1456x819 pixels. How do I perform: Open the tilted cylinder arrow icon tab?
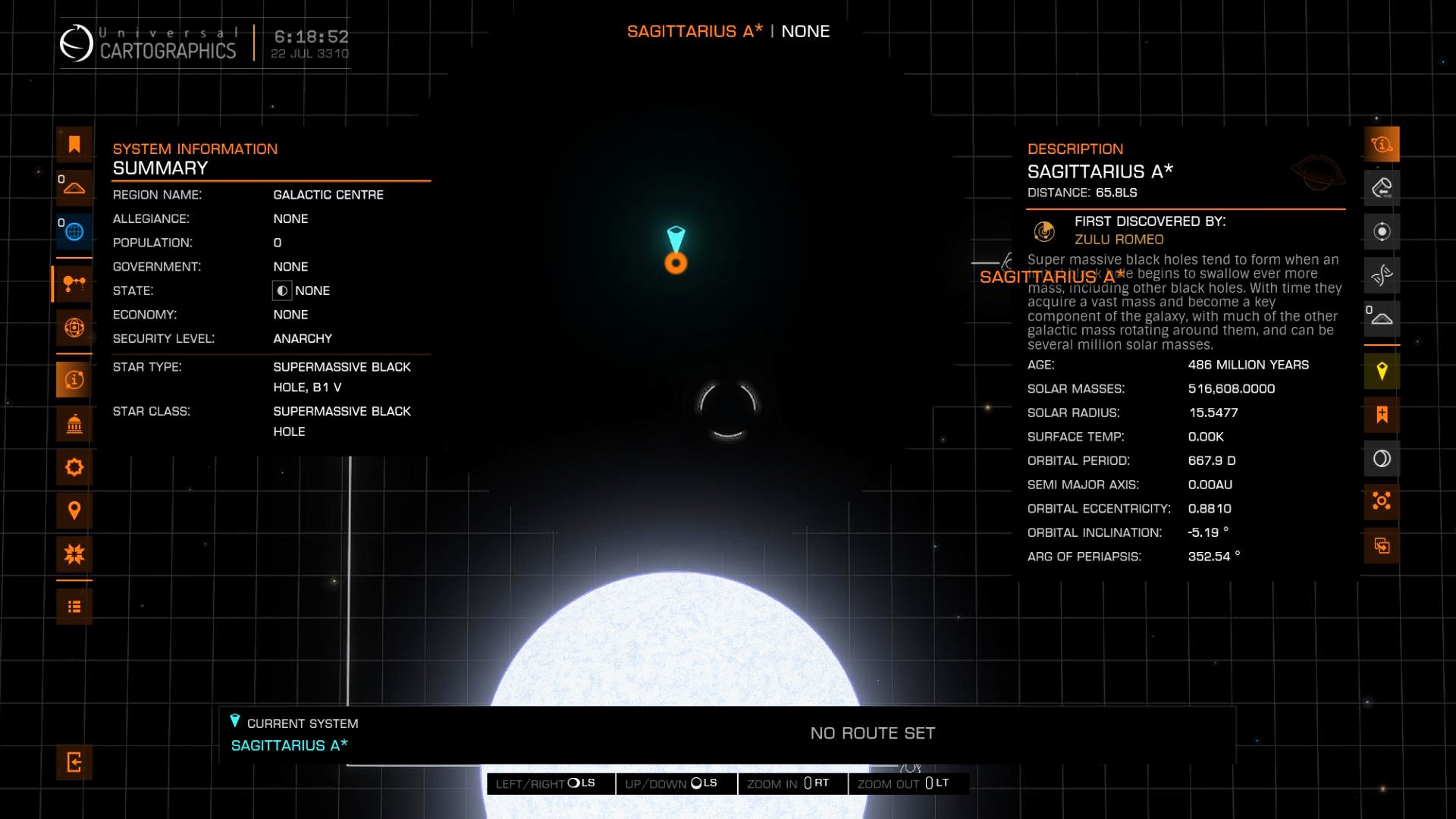pyautogui.click(x=1382, y=187)
